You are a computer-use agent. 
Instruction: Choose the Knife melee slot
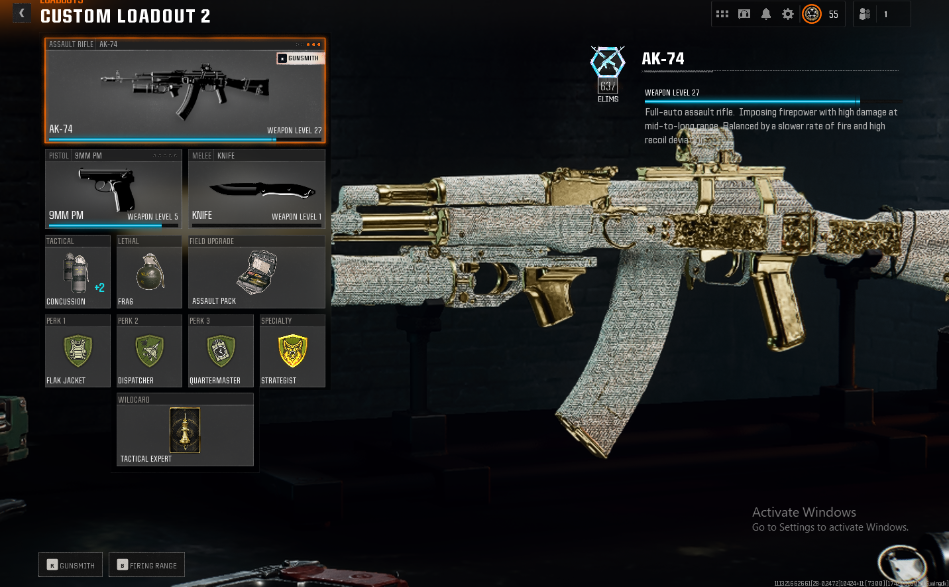(256, 189)
